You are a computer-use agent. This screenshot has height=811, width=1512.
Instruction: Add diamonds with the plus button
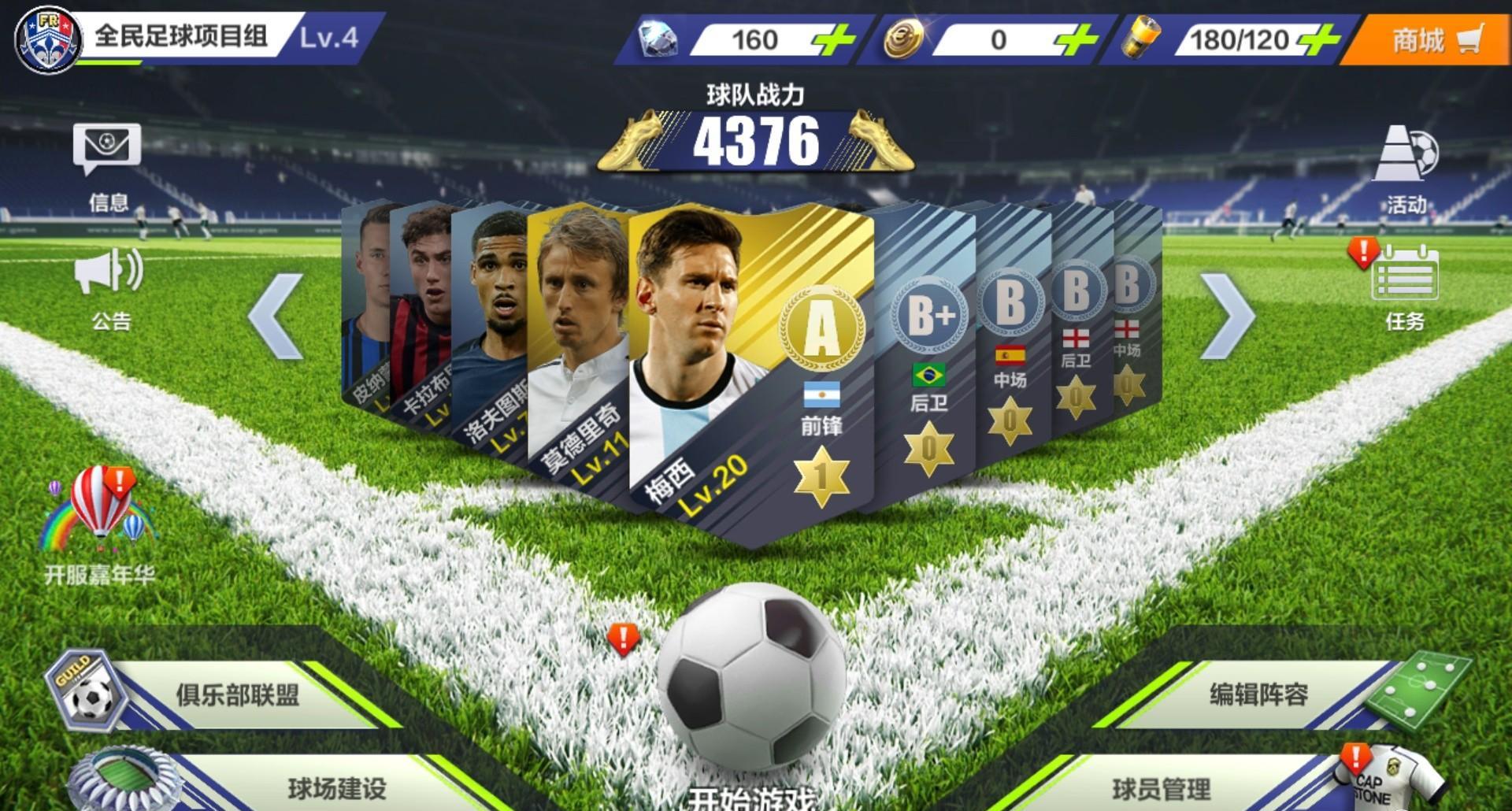tap(834, 39)
